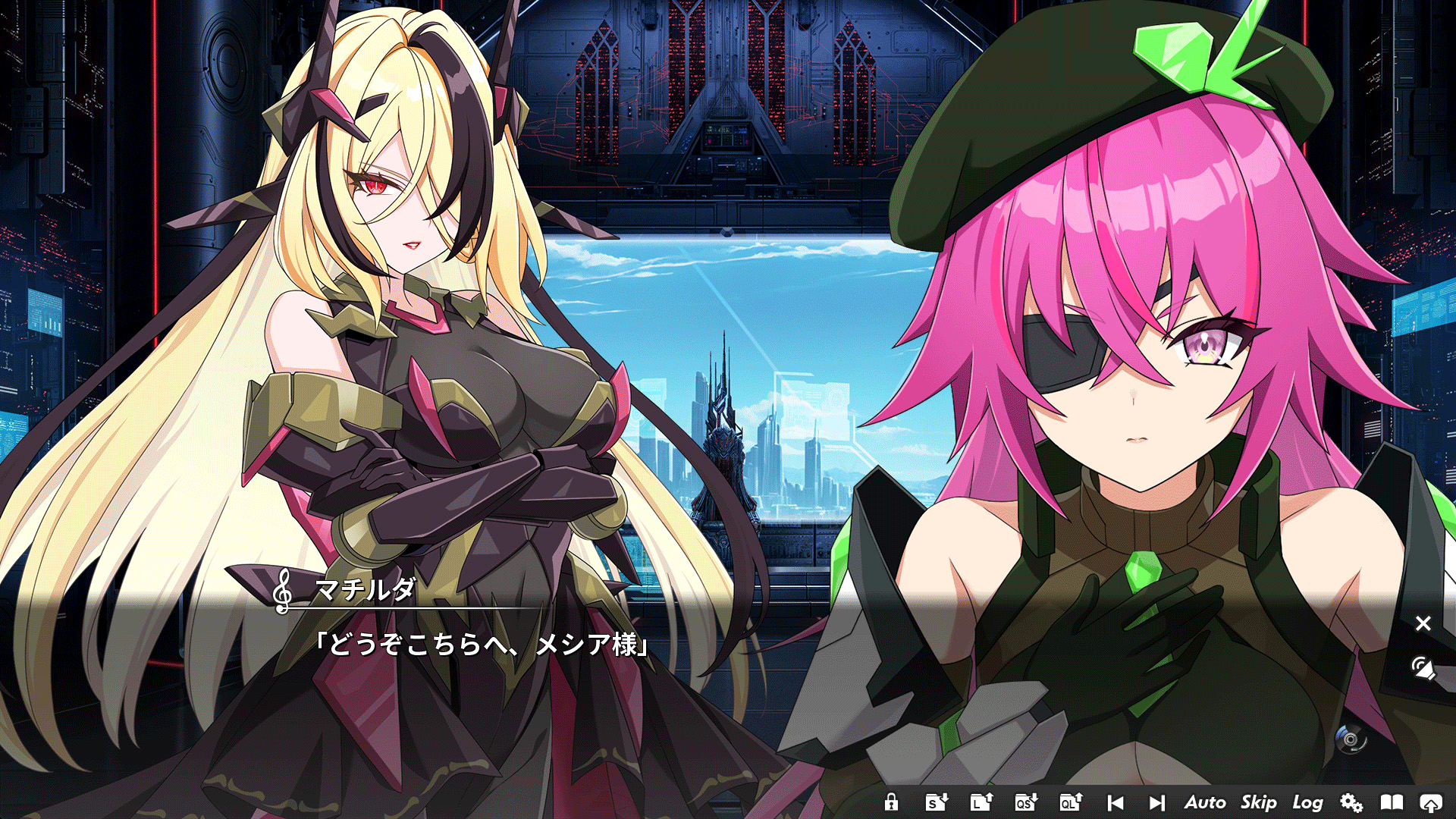This screenshot has width=1456, height=819.
Task: Open settings via the gears icon
Action: click(x=1351, y=802)
